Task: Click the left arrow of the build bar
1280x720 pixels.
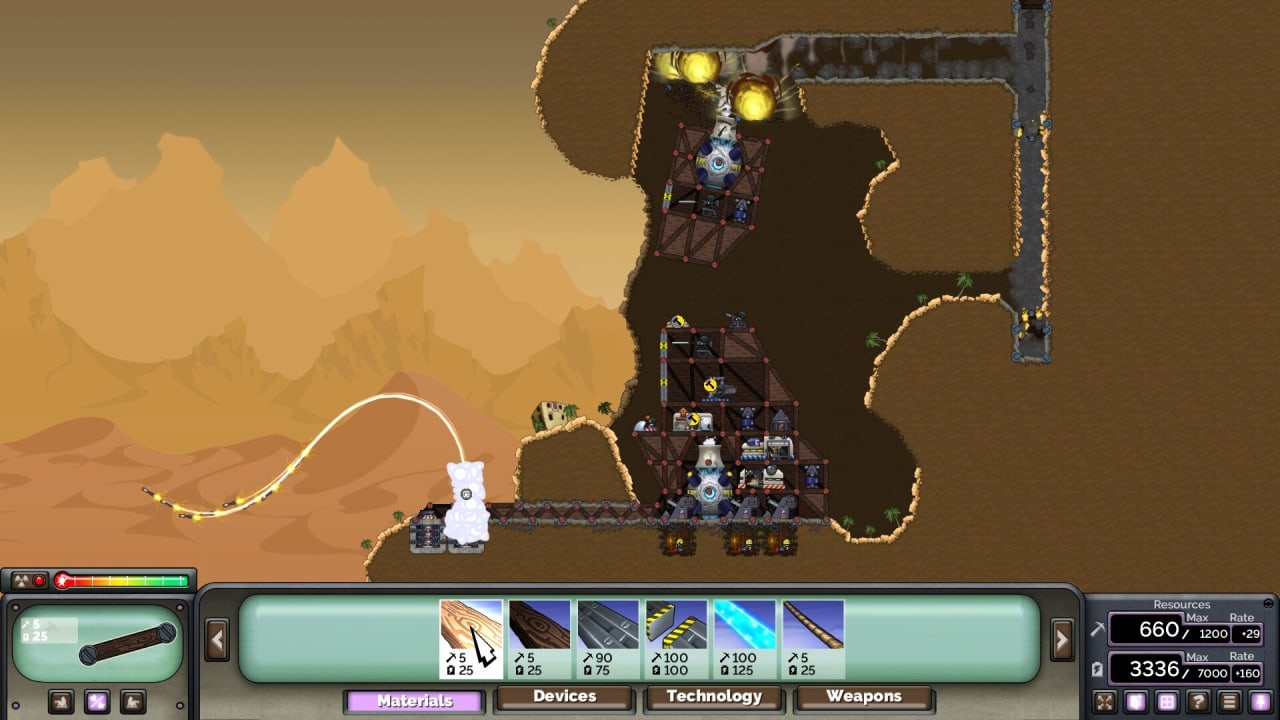Action: 217,639
